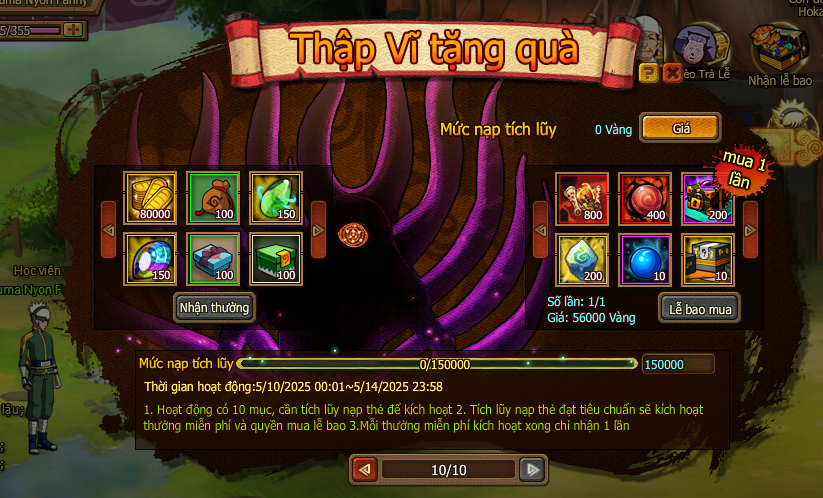Close the Thập Vĩ tặng quà window
Screen dimensions: 823x498
point(672,72)
